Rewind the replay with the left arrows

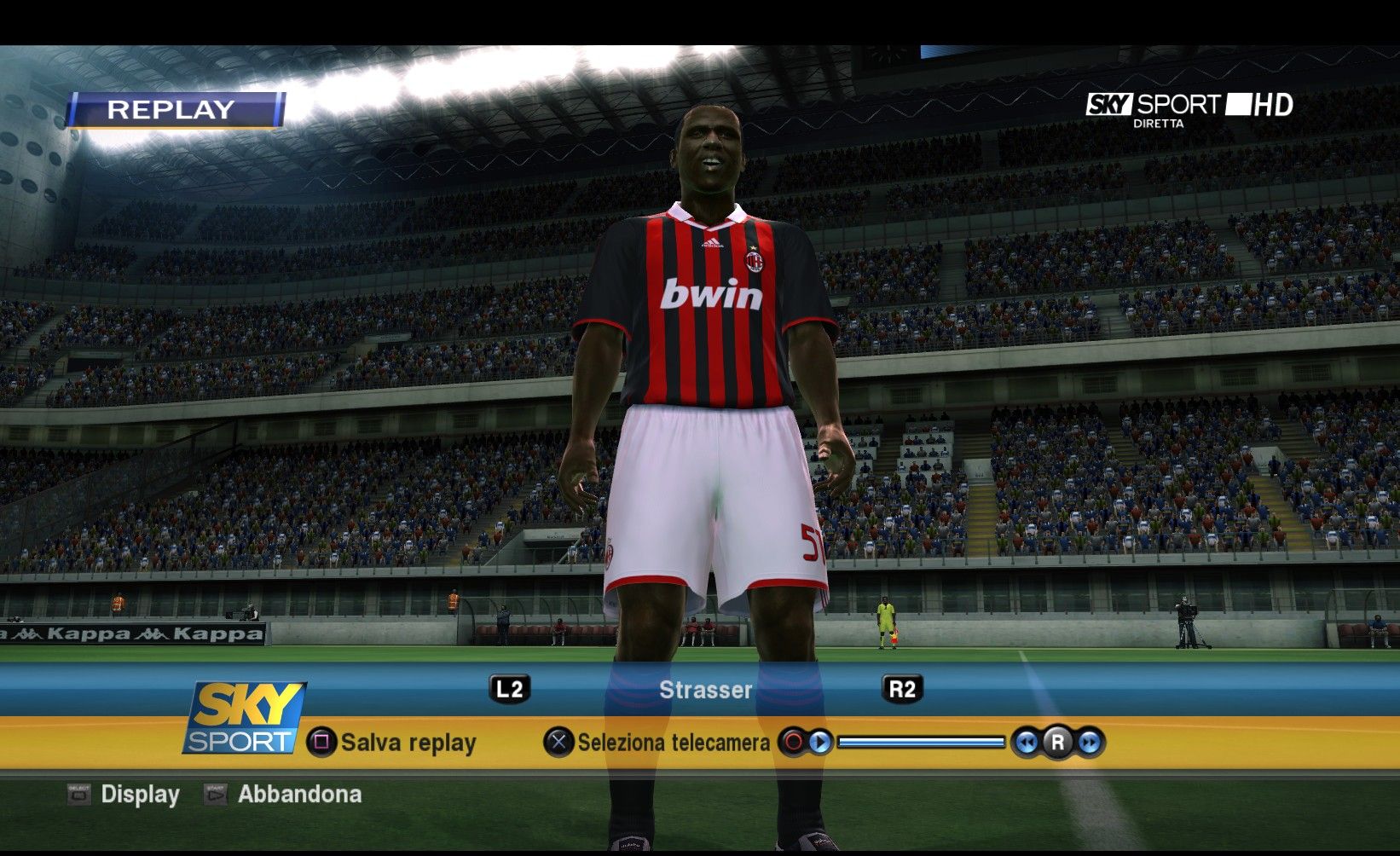[1027, 743]
